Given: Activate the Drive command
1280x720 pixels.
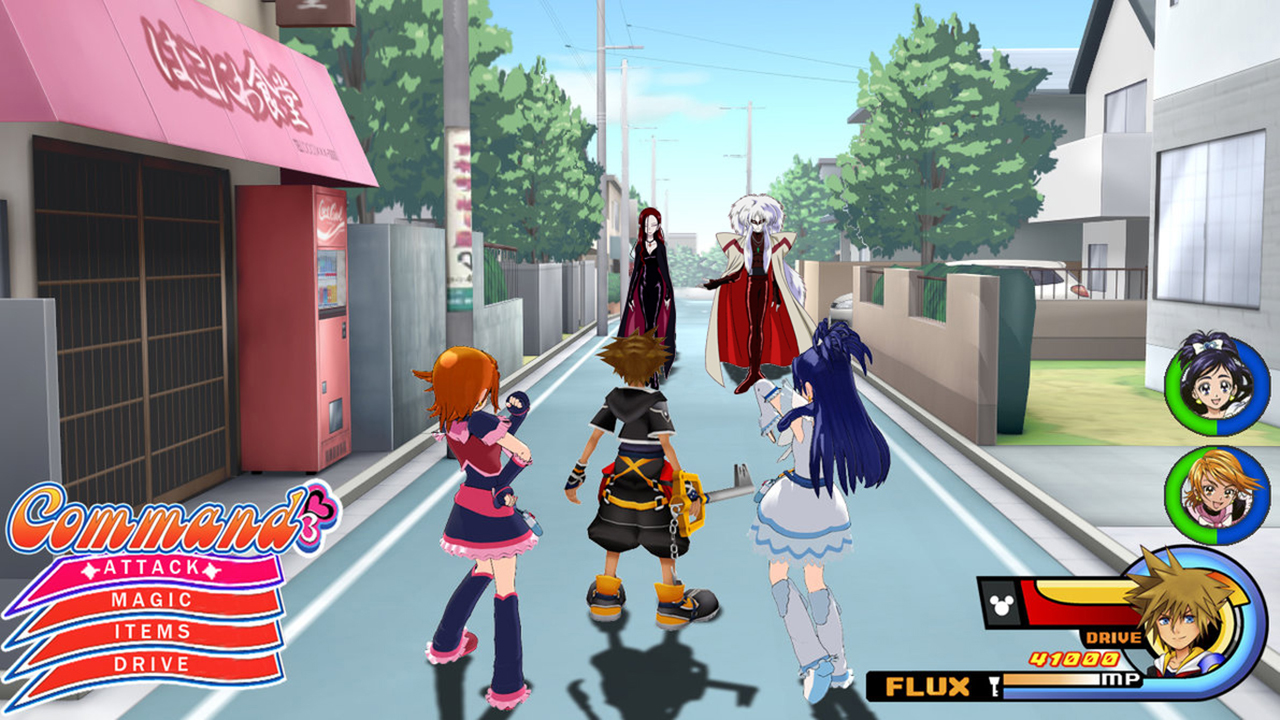Looking at the screenshot, I should (x=150, y=662).
